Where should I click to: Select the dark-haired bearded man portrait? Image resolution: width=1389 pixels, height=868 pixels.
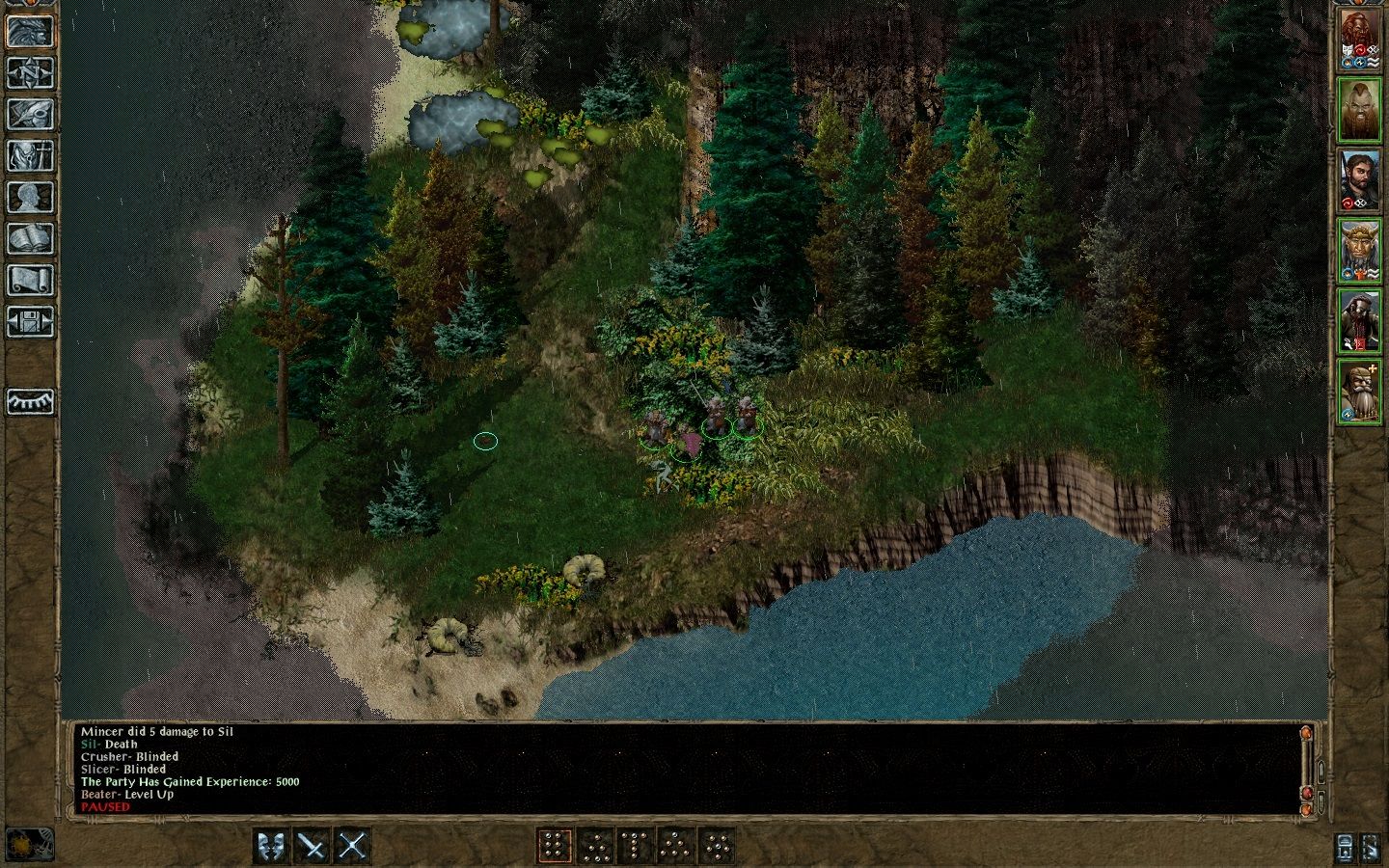point(1359,181)
